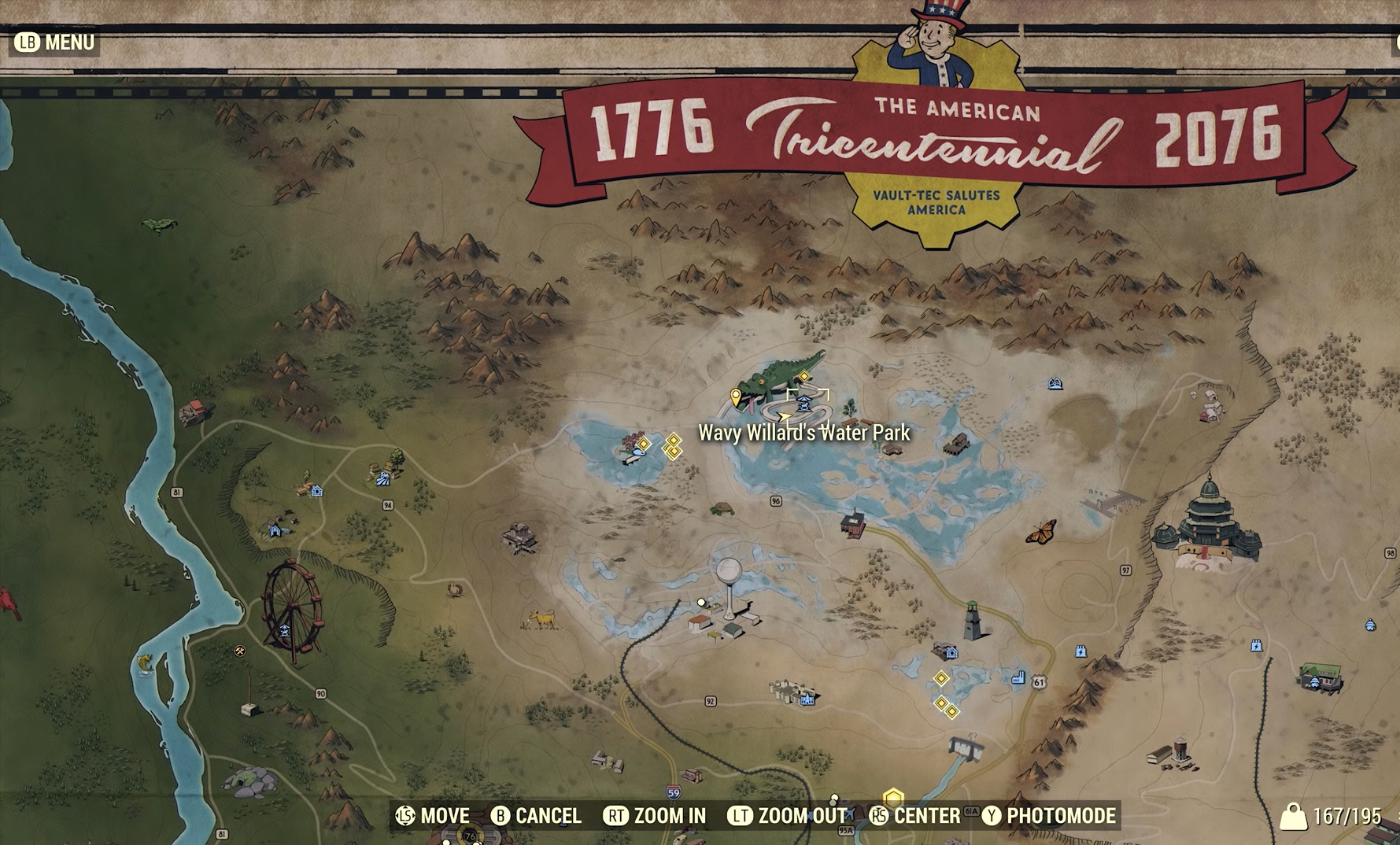Select the blue farm field marker
Viewport: 1400px width, 845px height.
click(382, 476)
